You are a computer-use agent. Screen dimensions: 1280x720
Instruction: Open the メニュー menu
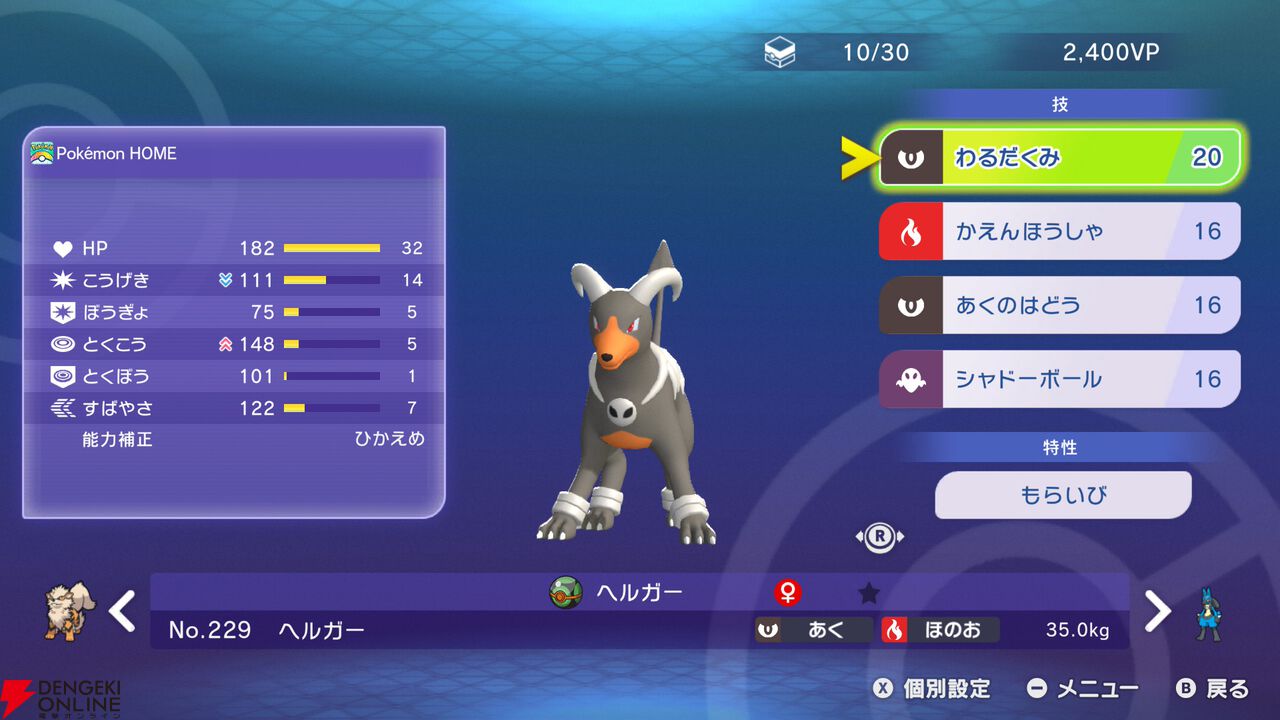click(1084, 688)
